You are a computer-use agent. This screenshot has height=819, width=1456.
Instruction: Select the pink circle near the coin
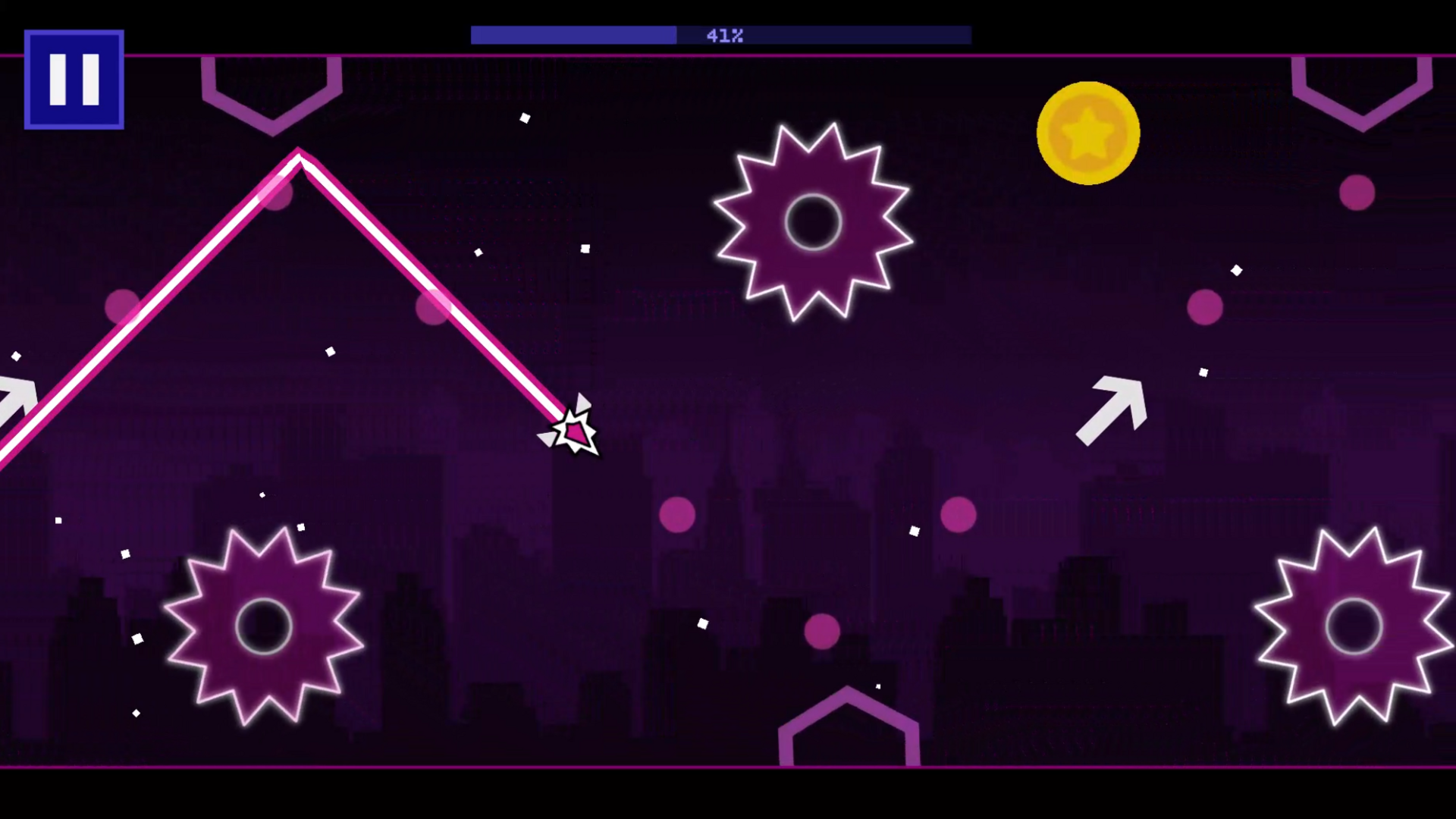click(x=1356, y=193)
